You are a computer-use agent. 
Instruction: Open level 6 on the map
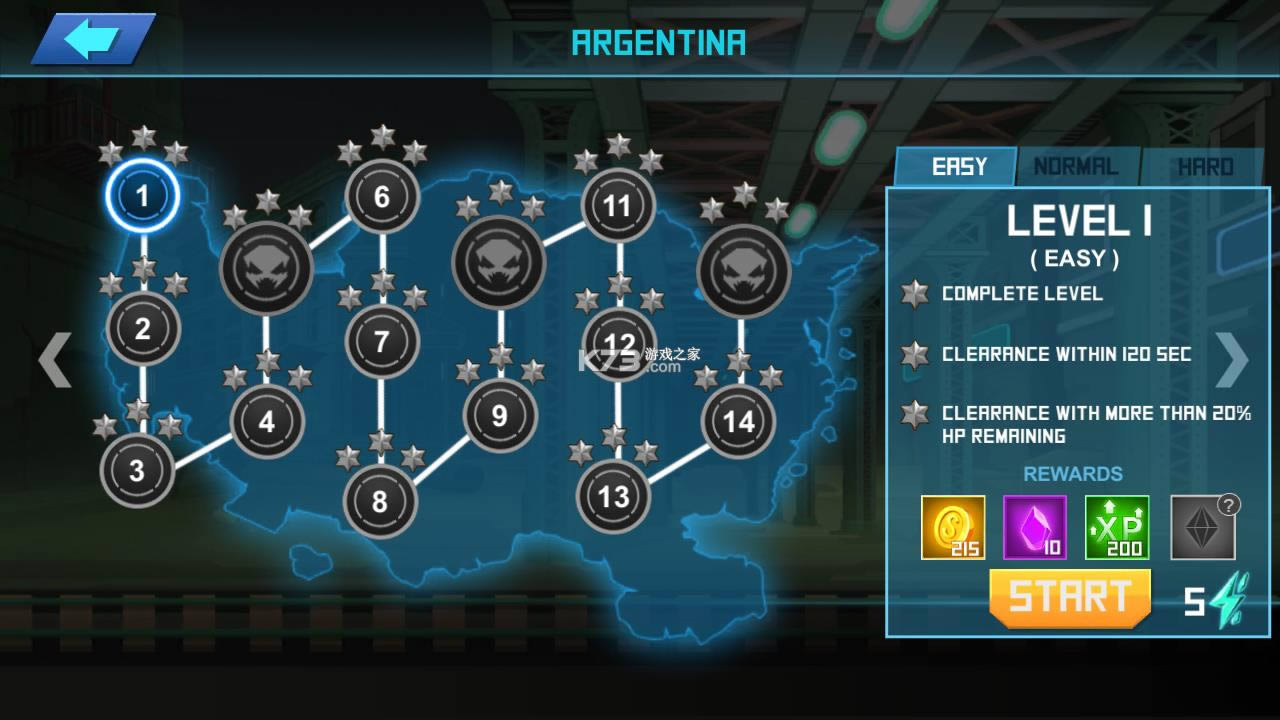tap(381, 197)
